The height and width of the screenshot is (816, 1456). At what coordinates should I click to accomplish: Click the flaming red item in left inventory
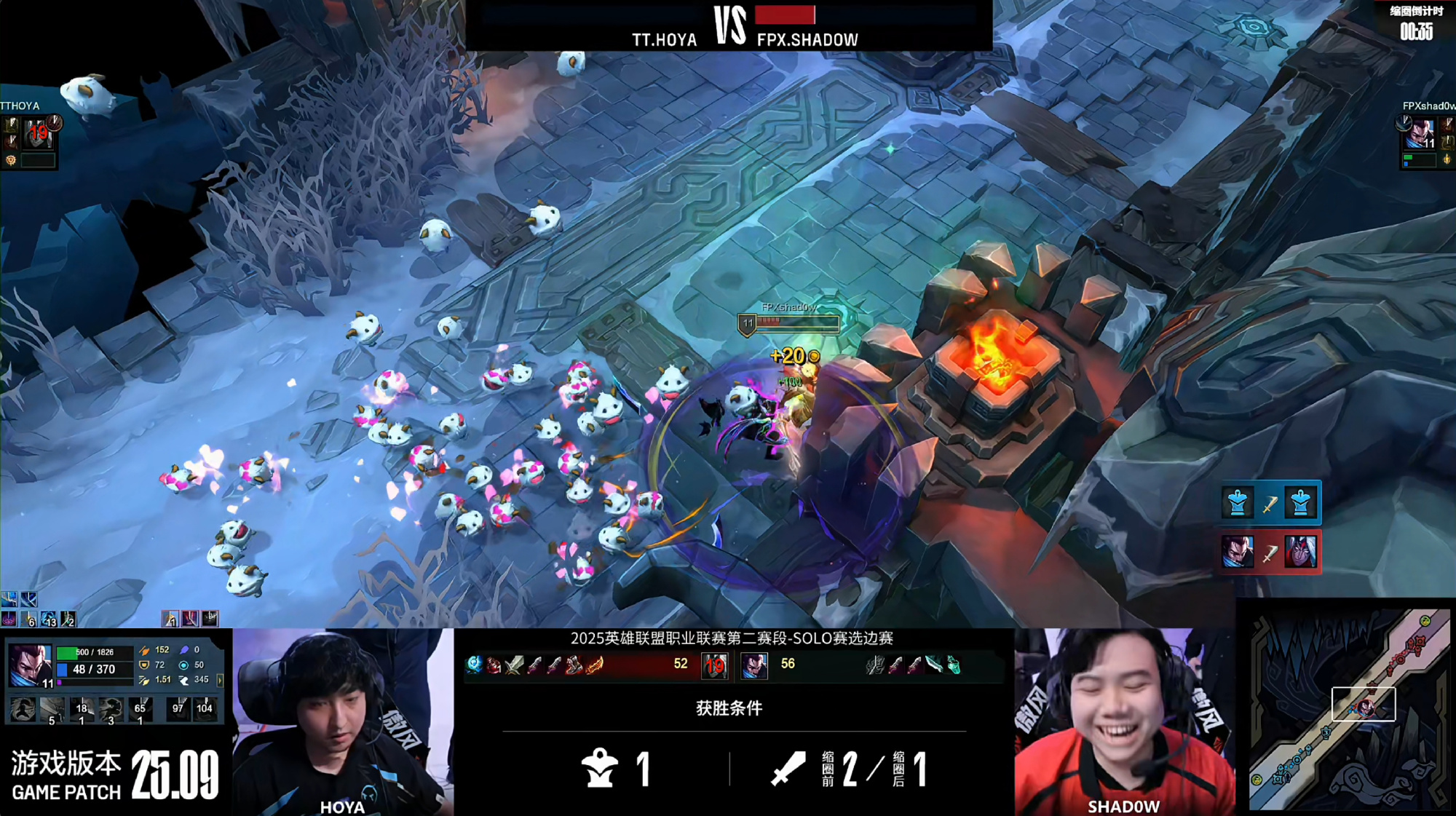tap(595, 665)
